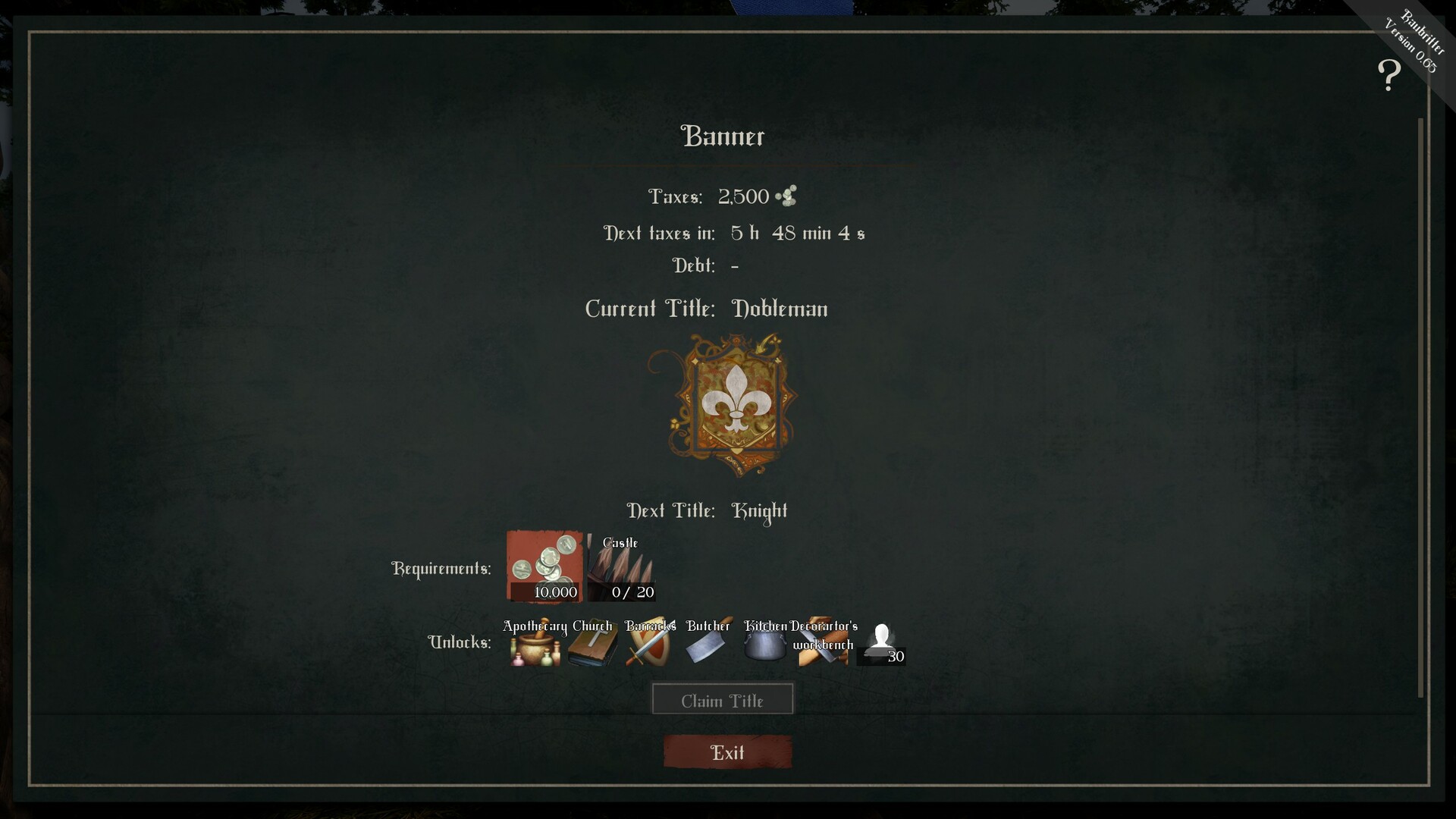Select the Banner heading text

point(723,136)
